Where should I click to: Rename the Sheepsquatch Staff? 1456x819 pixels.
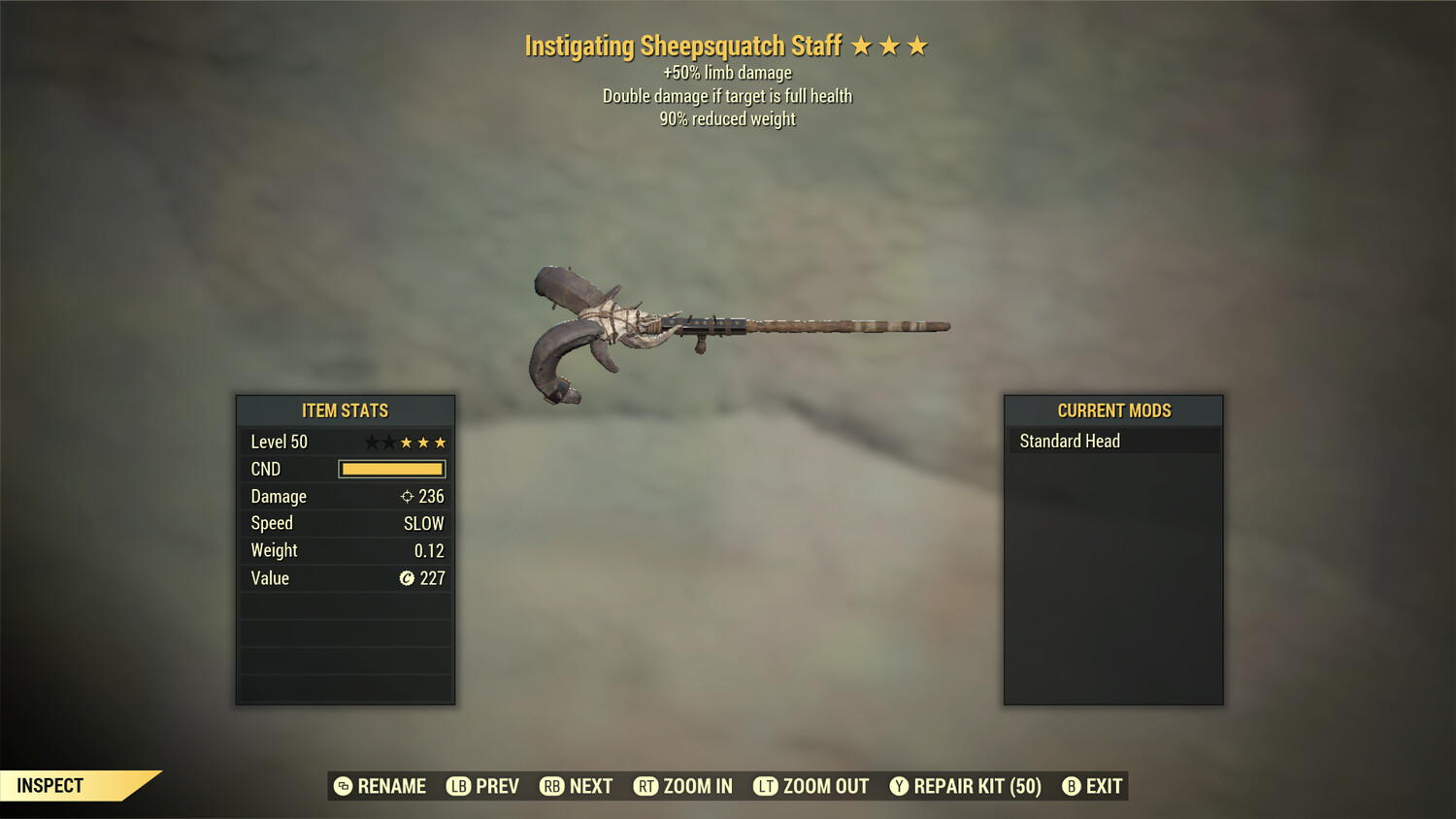tap(381, 786)
